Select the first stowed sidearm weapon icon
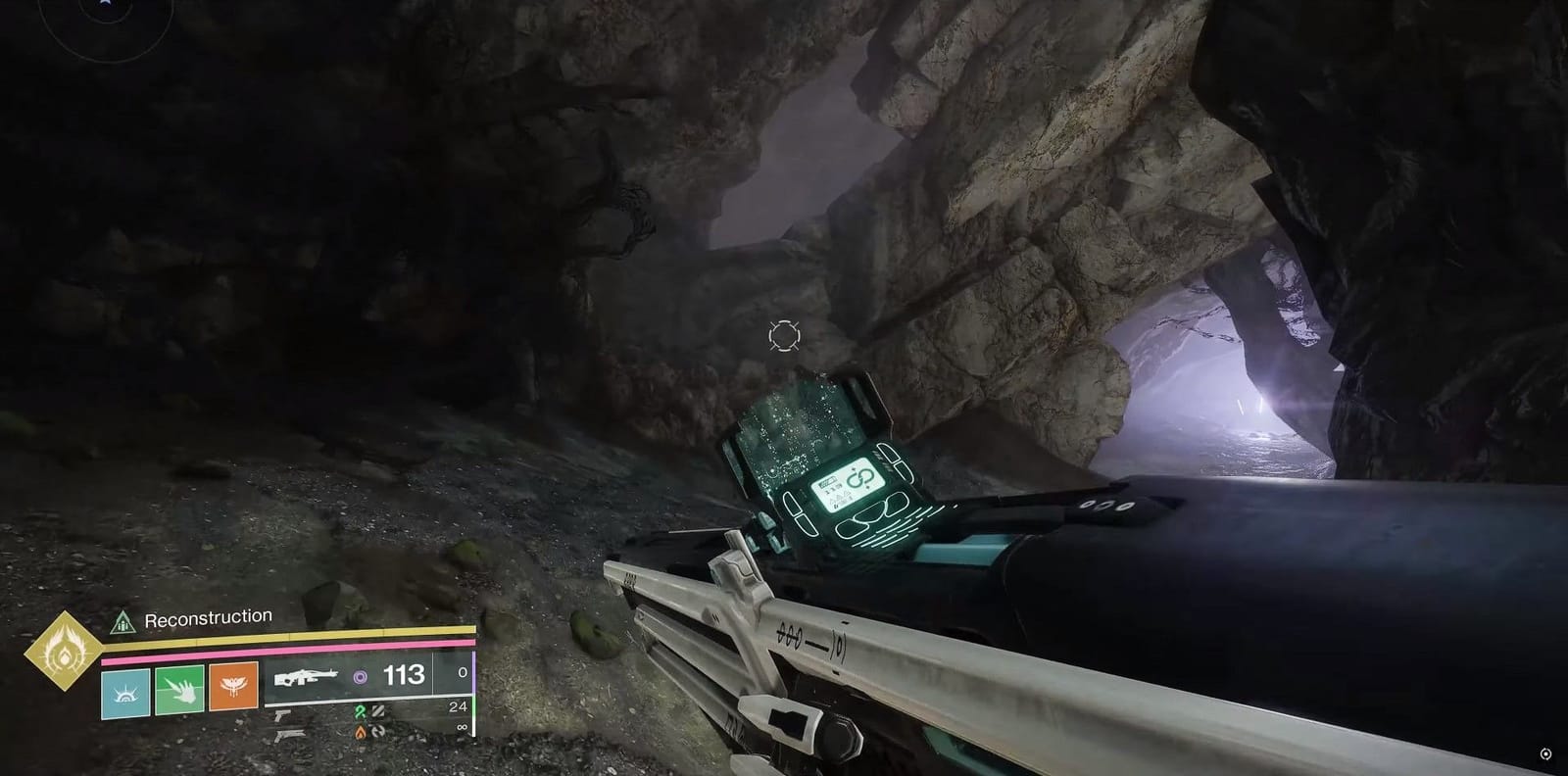The image size is (1568, 776). (283, 715)
